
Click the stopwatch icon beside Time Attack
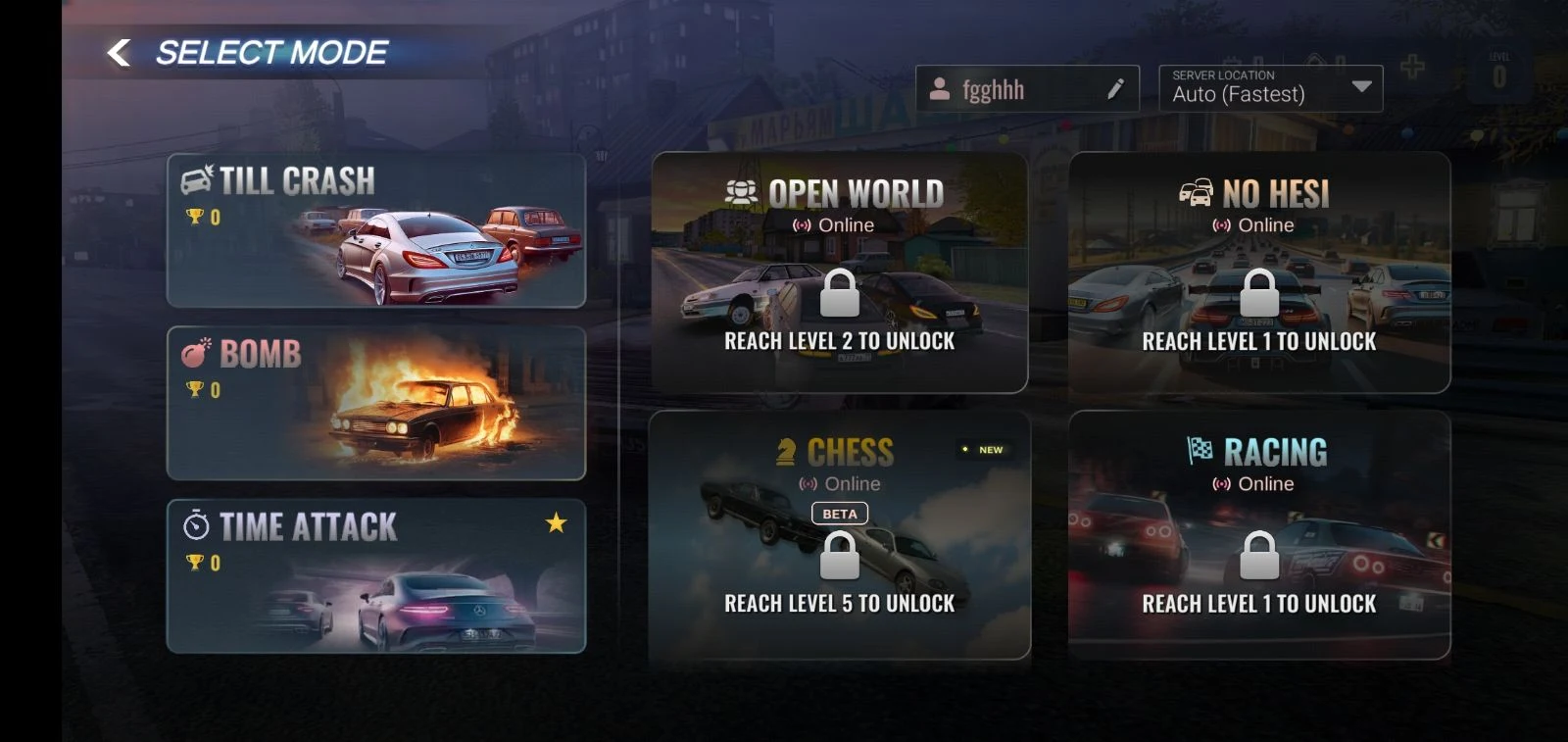click(195, 525)
